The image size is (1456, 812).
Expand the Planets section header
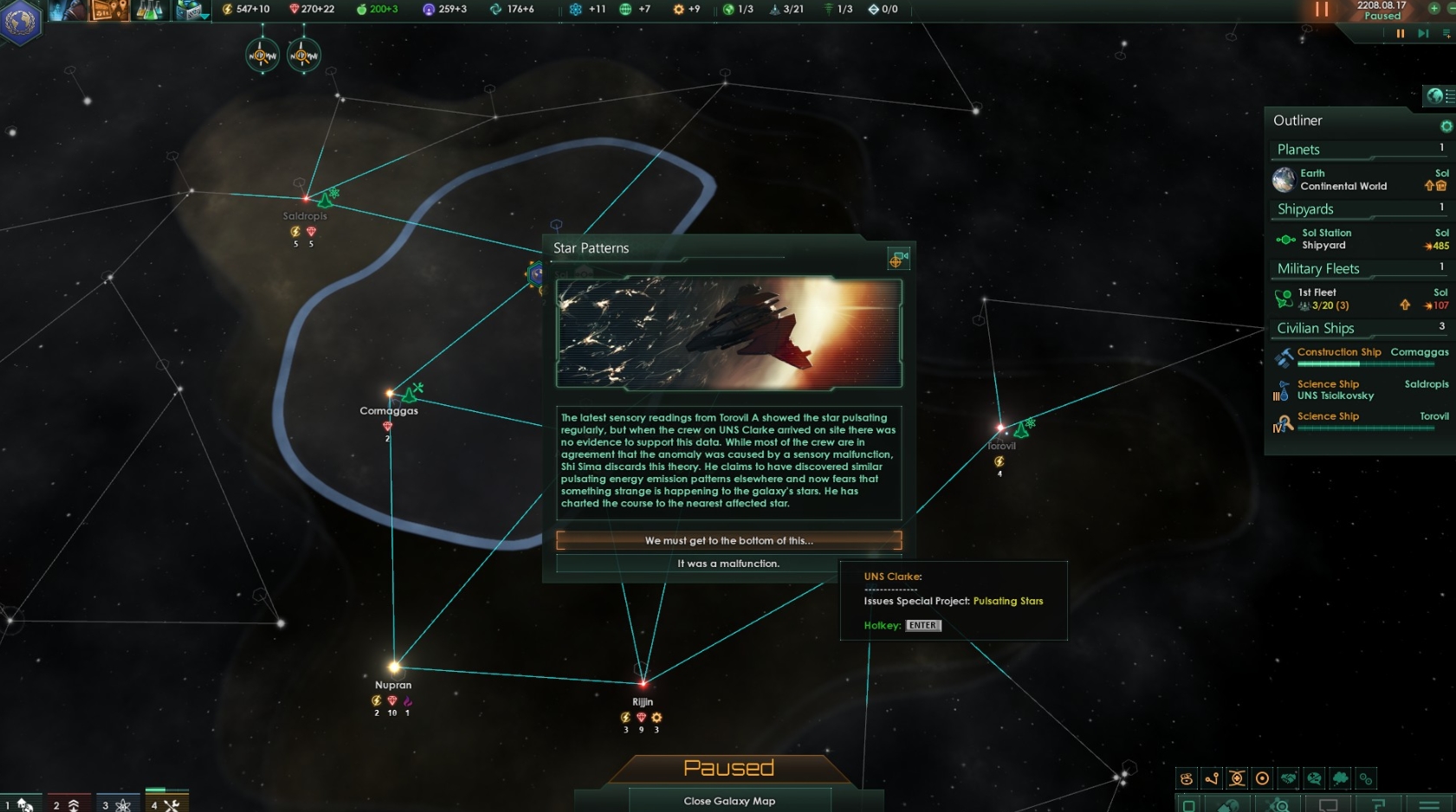(x=1298, y=149)
